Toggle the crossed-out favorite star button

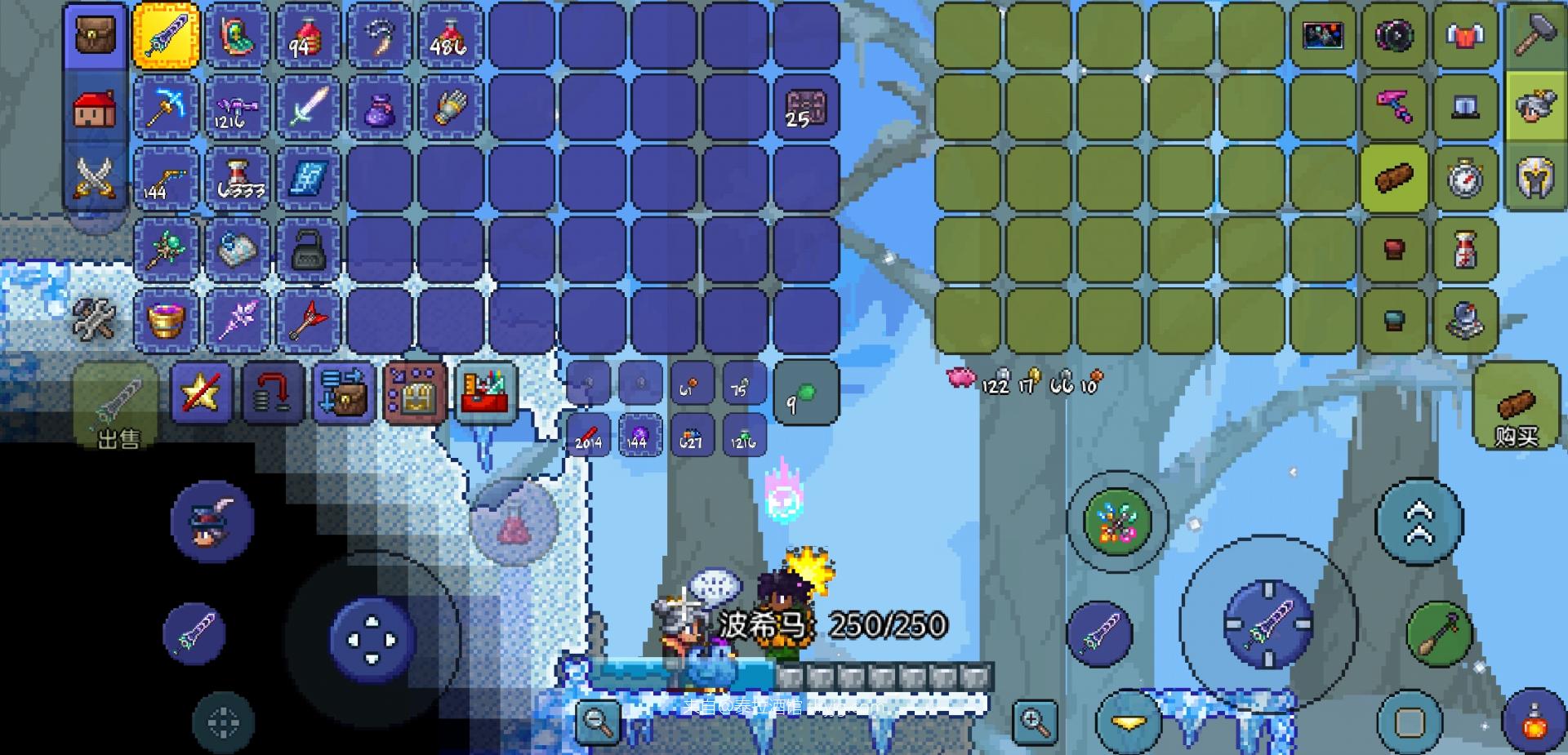[201, 395]
